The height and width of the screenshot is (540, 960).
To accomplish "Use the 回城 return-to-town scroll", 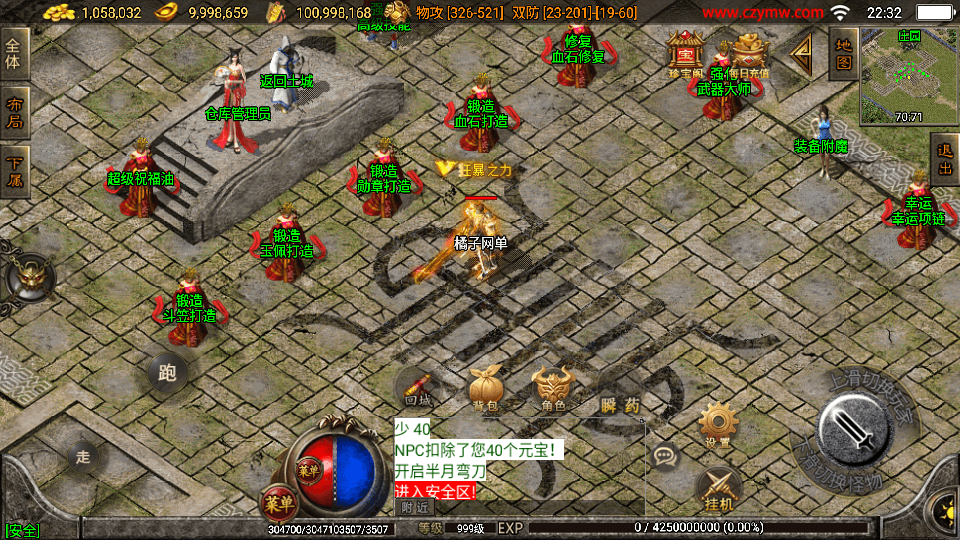I will coord(418,387).
